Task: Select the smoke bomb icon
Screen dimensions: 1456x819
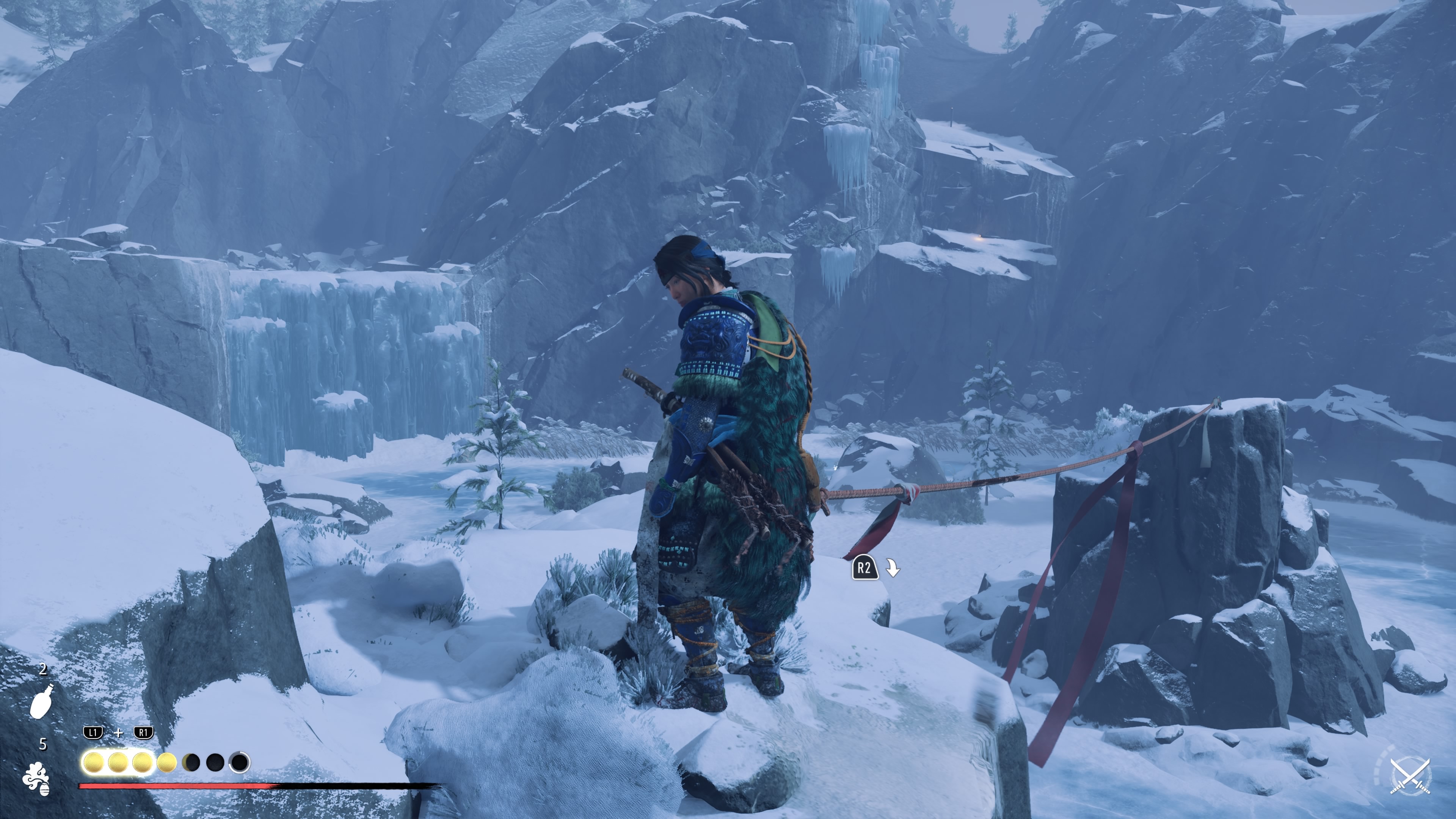Action: click(36, 778)
